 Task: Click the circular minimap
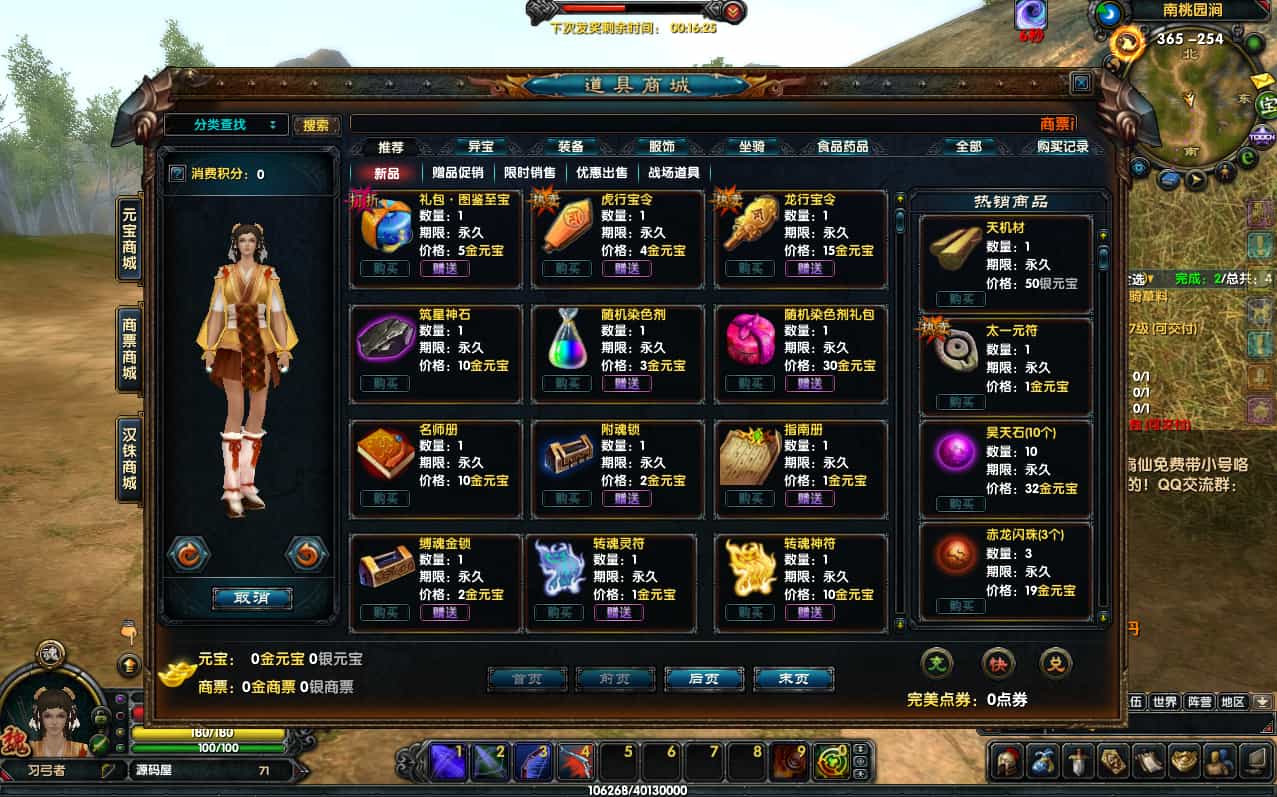click(1190, 95)
